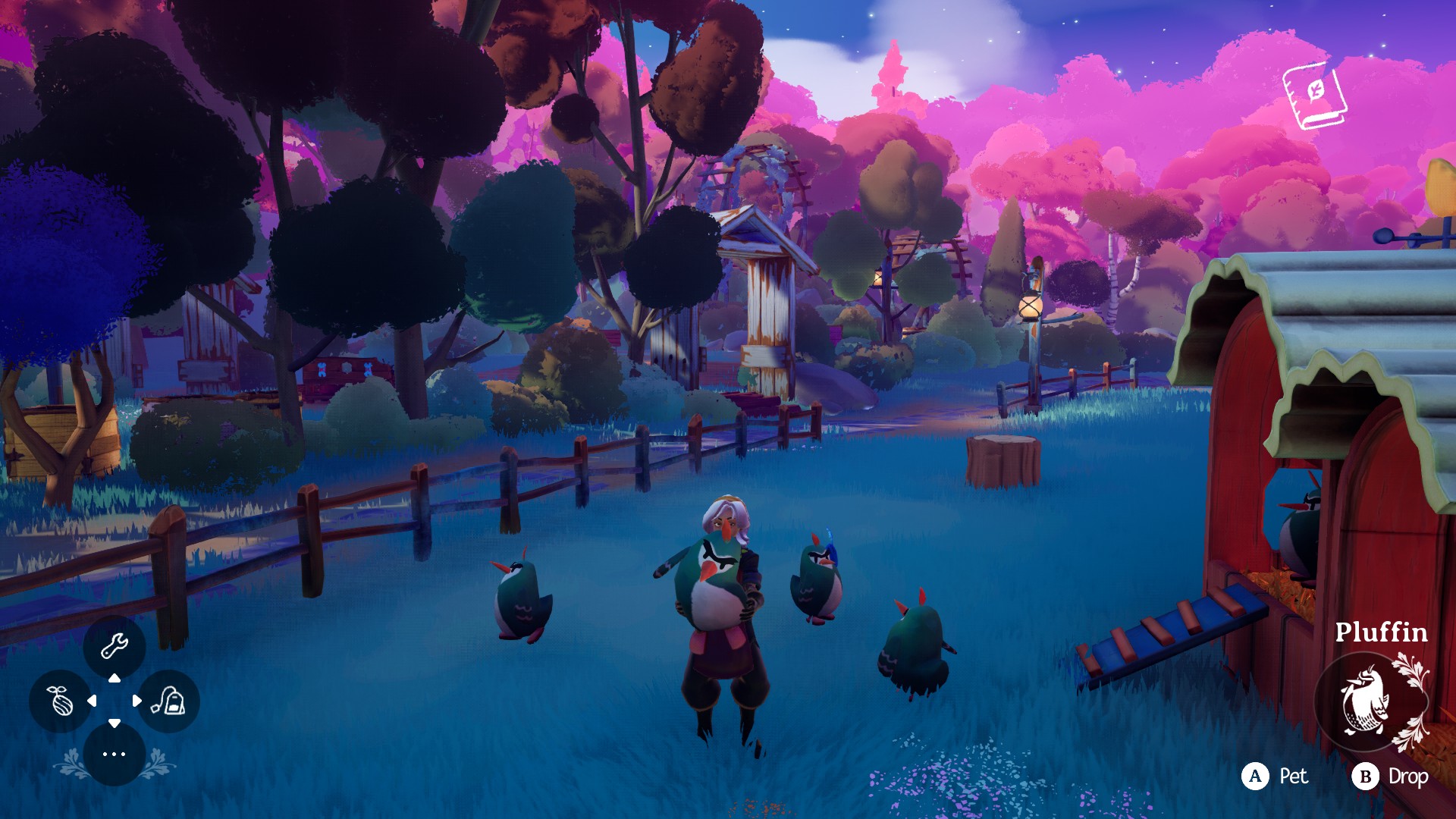Image resolution: width=1456 pixels, height=819 pixels.
Task: Choose the backpack vacuum tool
Action: click(x=168, y=701)
